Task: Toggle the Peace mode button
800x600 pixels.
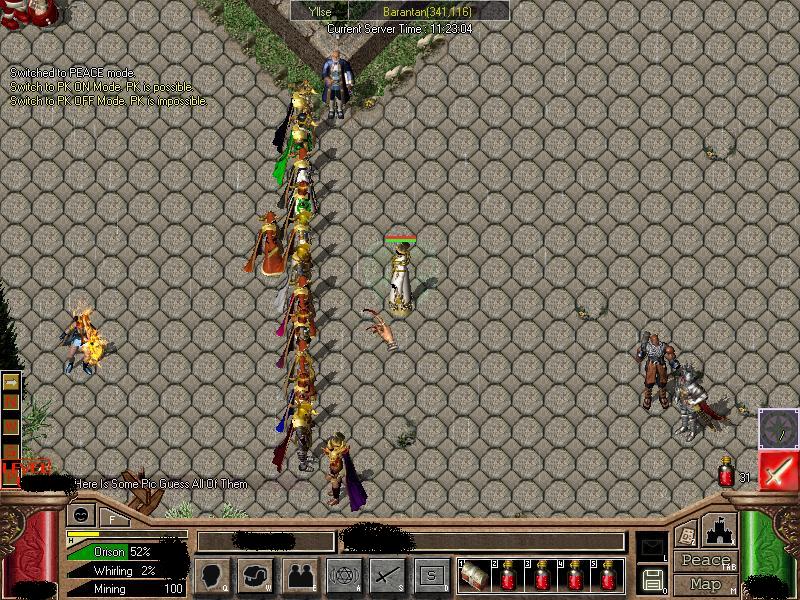Action: point(706,561)
